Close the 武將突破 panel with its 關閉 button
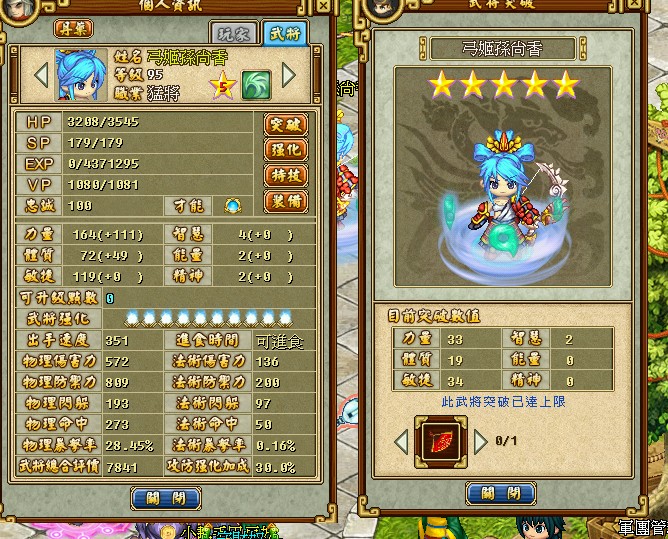Image resolution: width=668 pixels, height=539 pixels. [502, 494]
